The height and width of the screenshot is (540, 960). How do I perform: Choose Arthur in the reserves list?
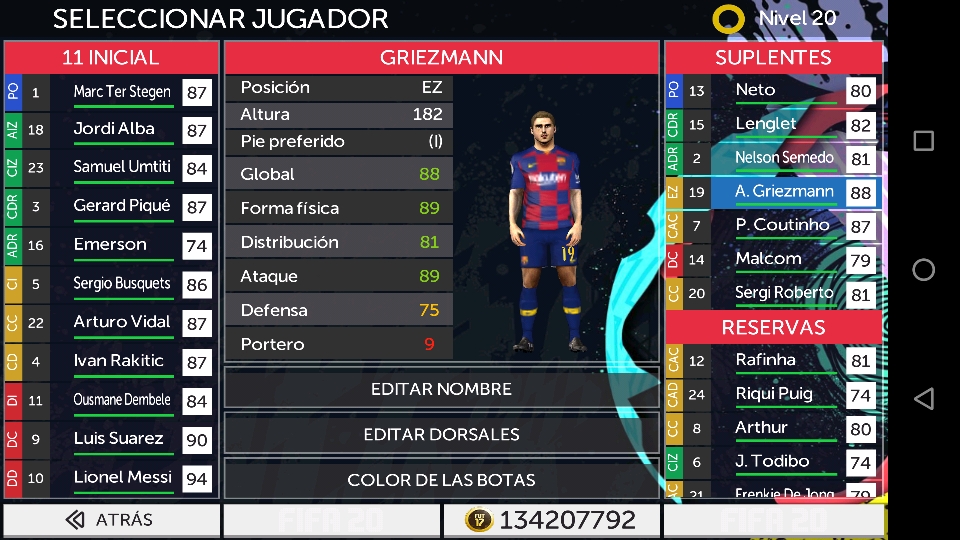point(761,429)
